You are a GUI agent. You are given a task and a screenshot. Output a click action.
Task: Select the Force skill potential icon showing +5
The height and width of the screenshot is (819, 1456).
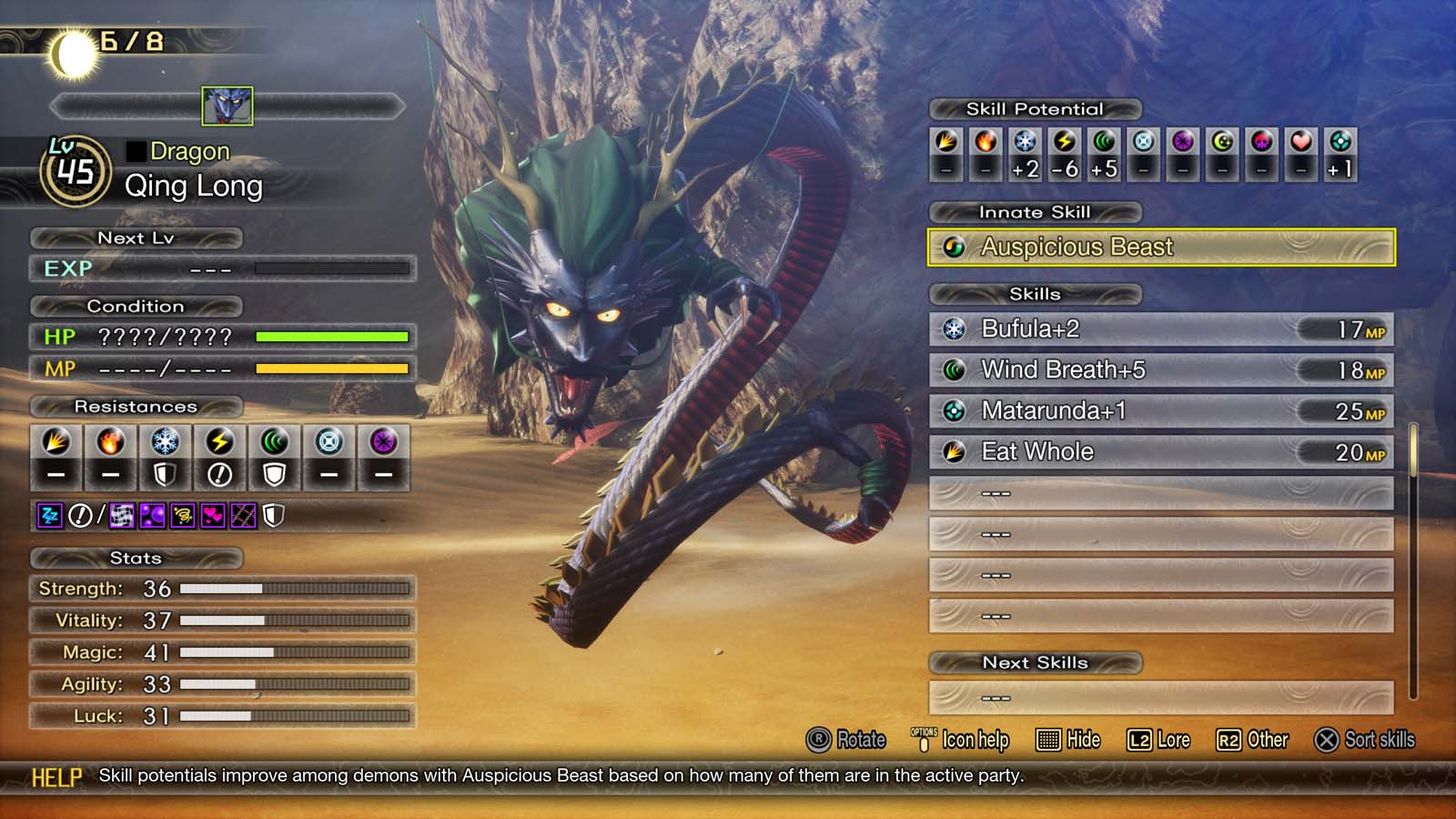point(1103,146)
